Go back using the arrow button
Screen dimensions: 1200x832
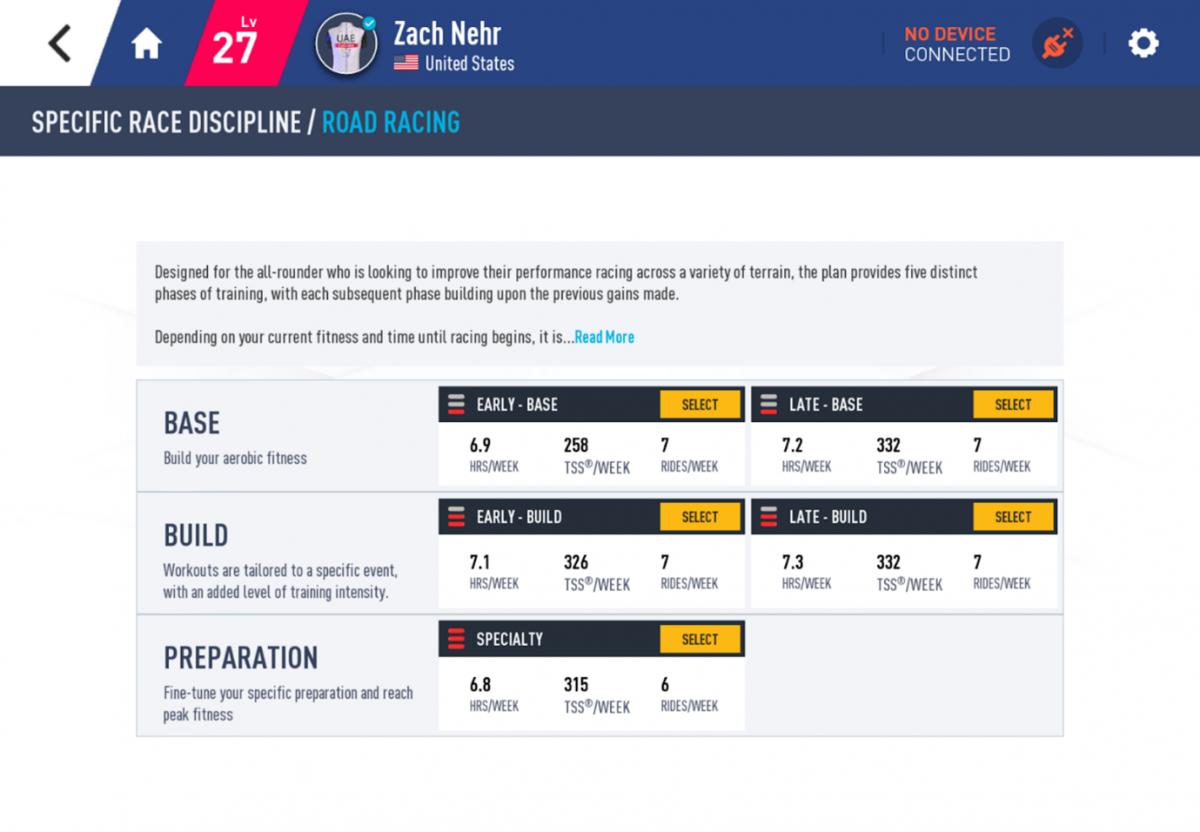[x=60, y=44]
